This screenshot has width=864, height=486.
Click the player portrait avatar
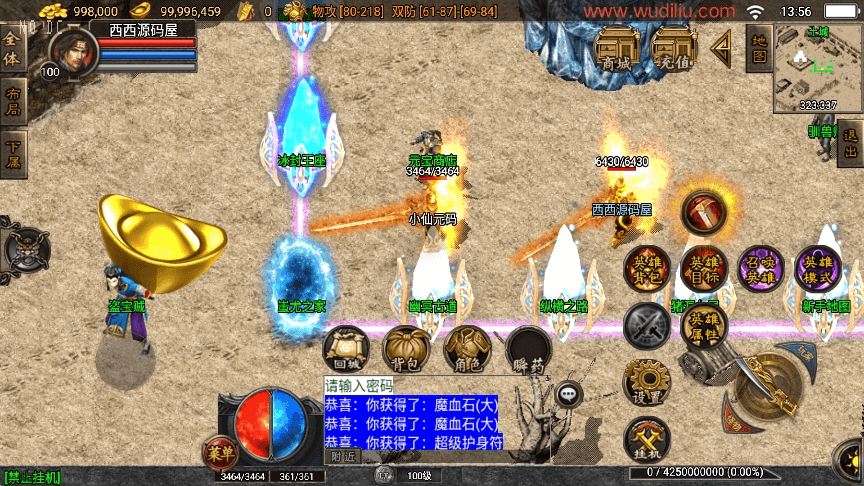pos(66,48)
